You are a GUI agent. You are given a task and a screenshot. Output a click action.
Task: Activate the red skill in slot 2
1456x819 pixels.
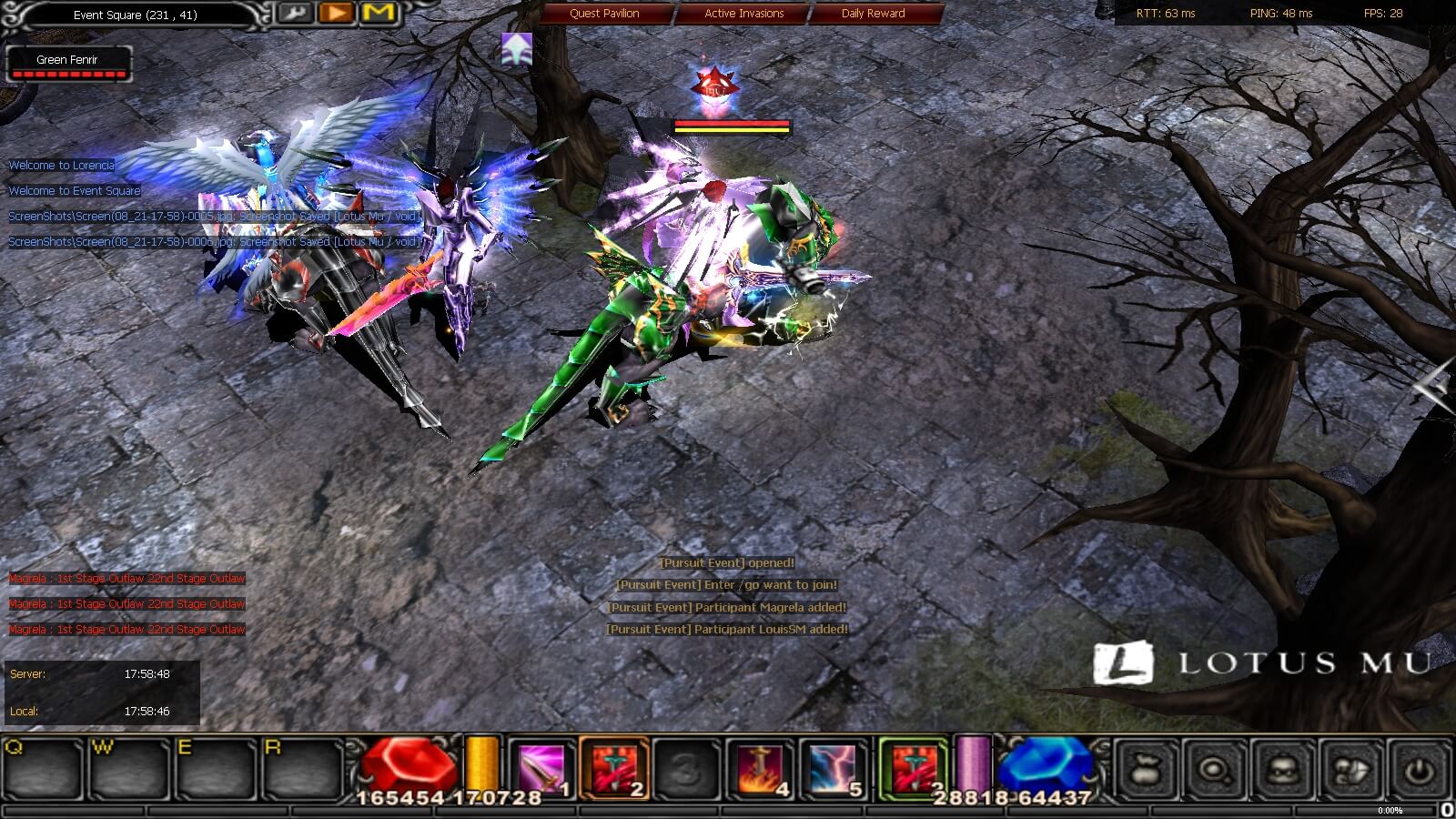click(x=614, y=769)
